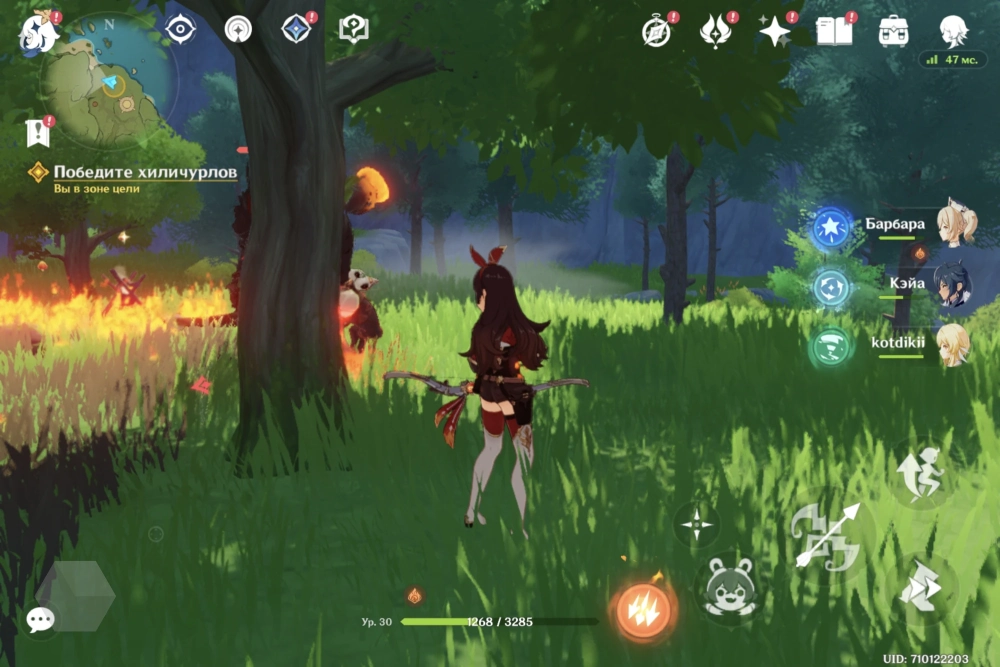Open the chat speech bubble
Viewport: 1000px width, 667px height.
pyautogui.click(x=40, y=620)
